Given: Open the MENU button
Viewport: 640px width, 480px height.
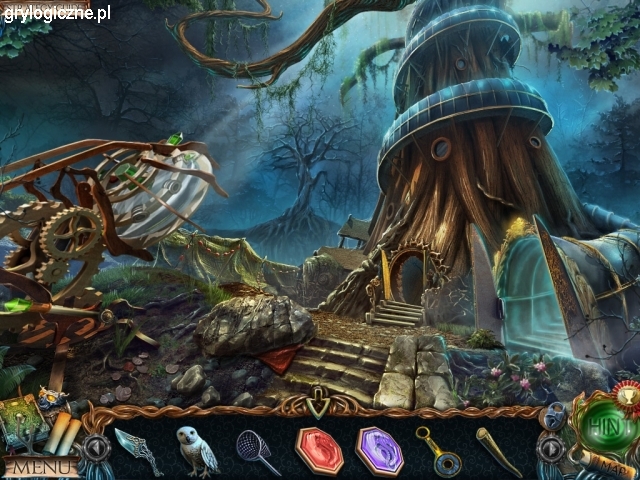Looking at the screenshot, I should tap(43, 467).
